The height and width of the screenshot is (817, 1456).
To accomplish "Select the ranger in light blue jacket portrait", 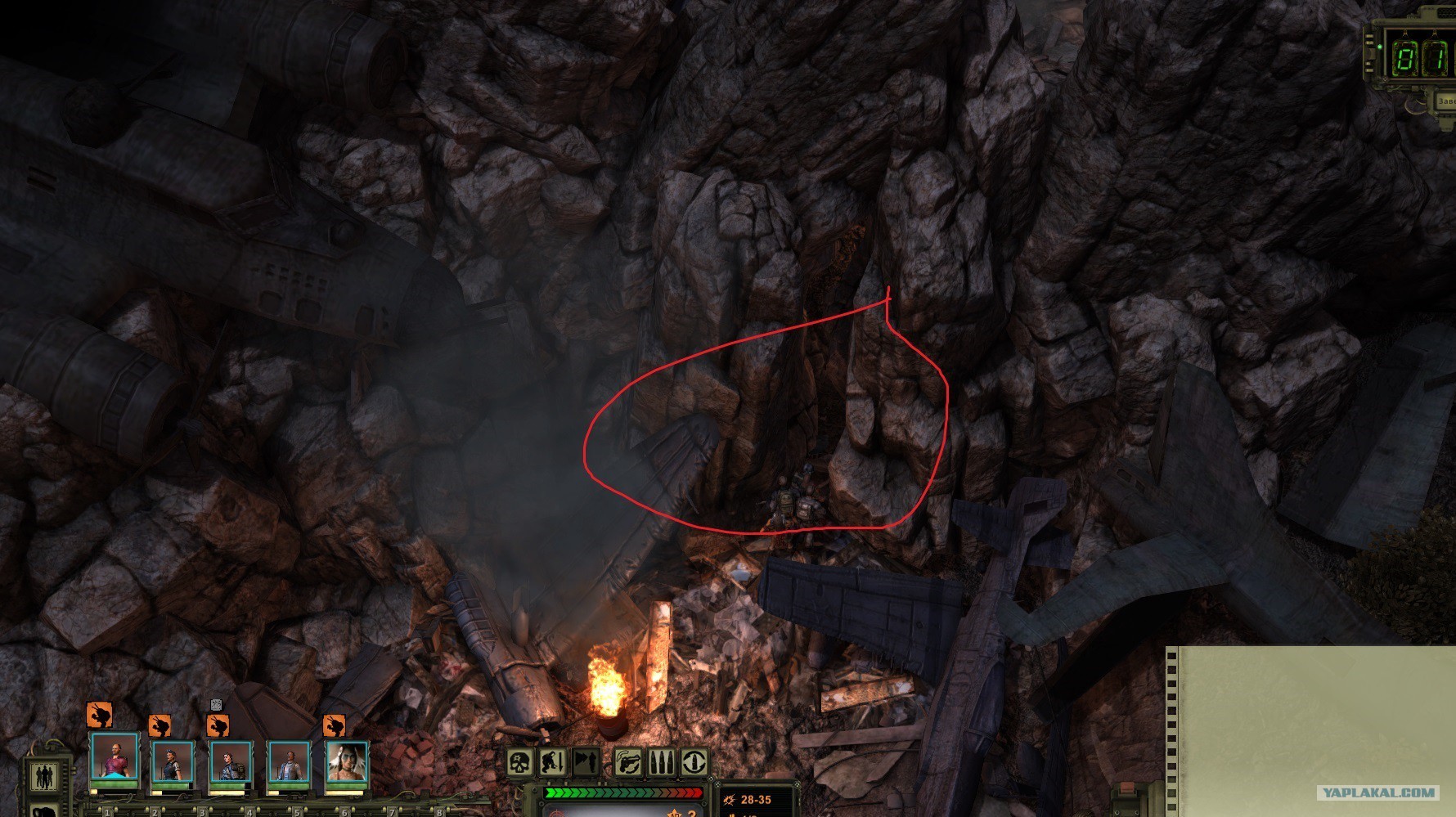I will click(289, 761).
